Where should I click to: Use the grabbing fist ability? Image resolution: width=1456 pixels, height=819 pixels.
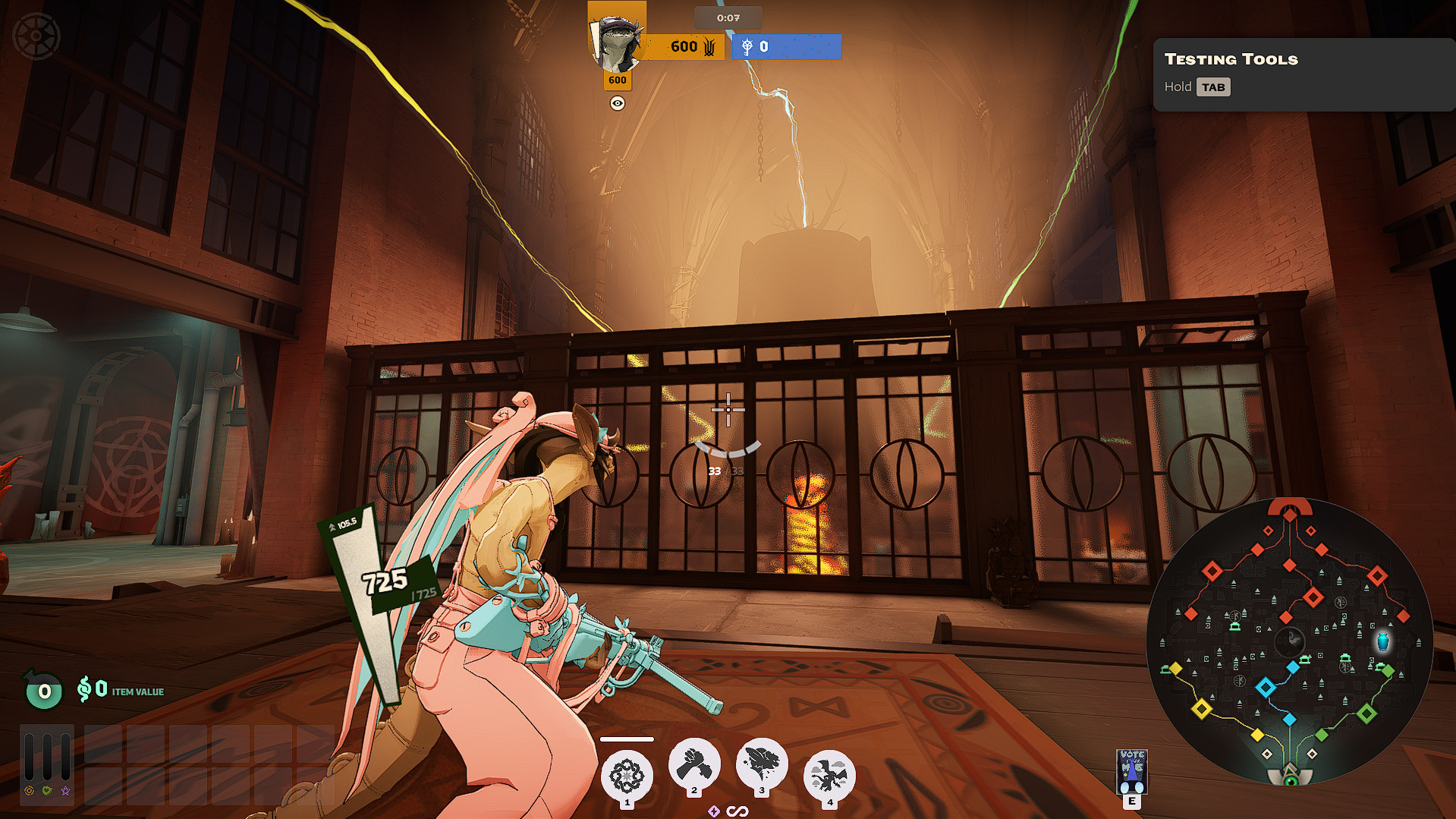coord(693,764)
